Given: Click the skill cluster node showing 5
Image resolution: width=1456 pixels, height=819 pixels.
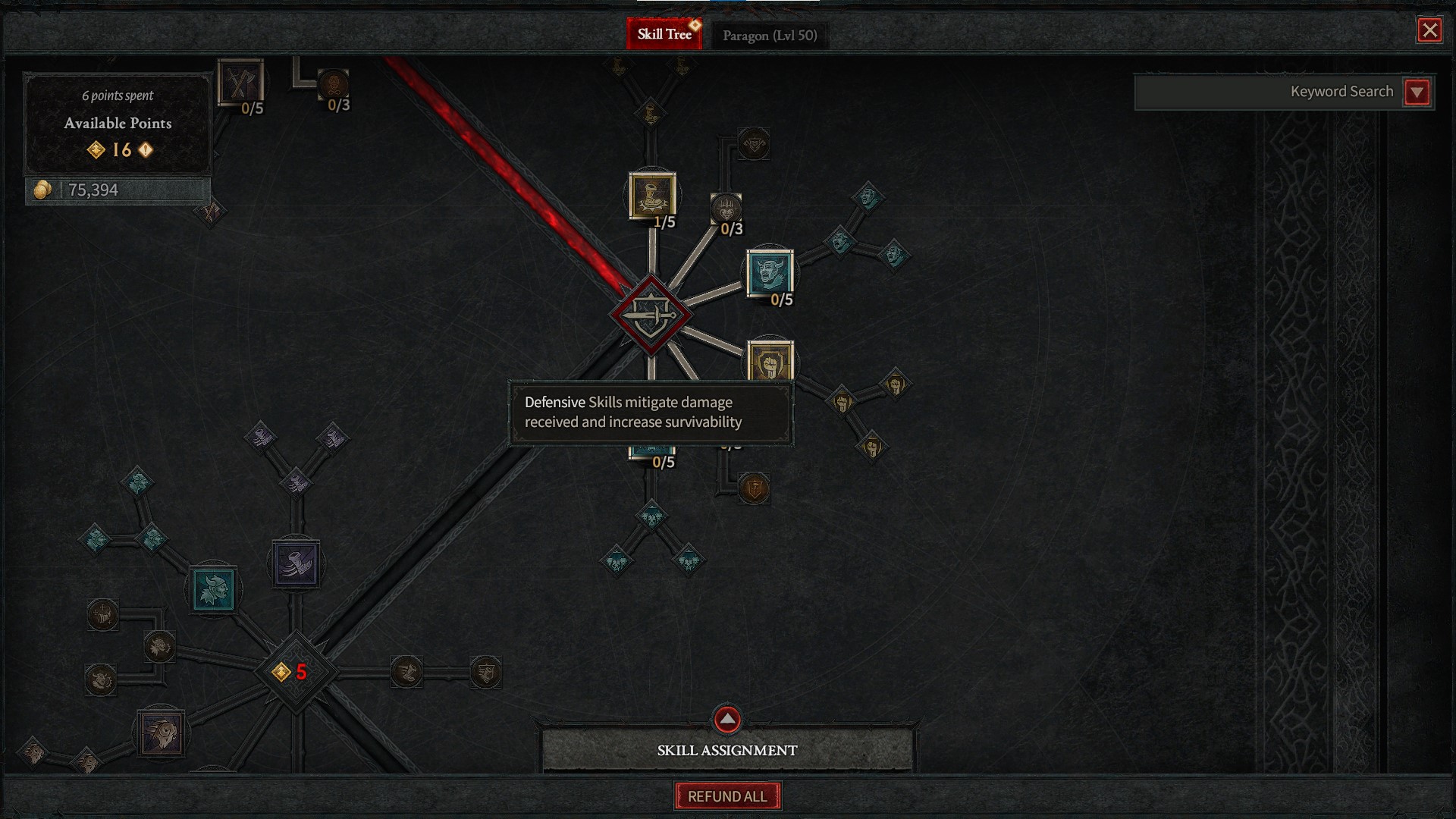Looking at the screenshot, I should [x=296, y=672].
